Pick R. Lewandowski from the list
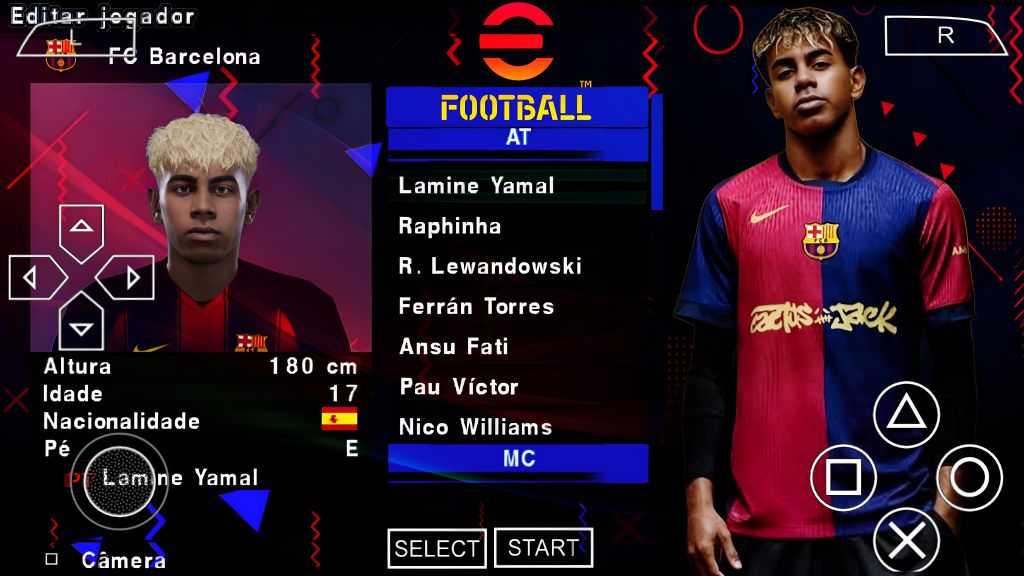 click(489, 266)
